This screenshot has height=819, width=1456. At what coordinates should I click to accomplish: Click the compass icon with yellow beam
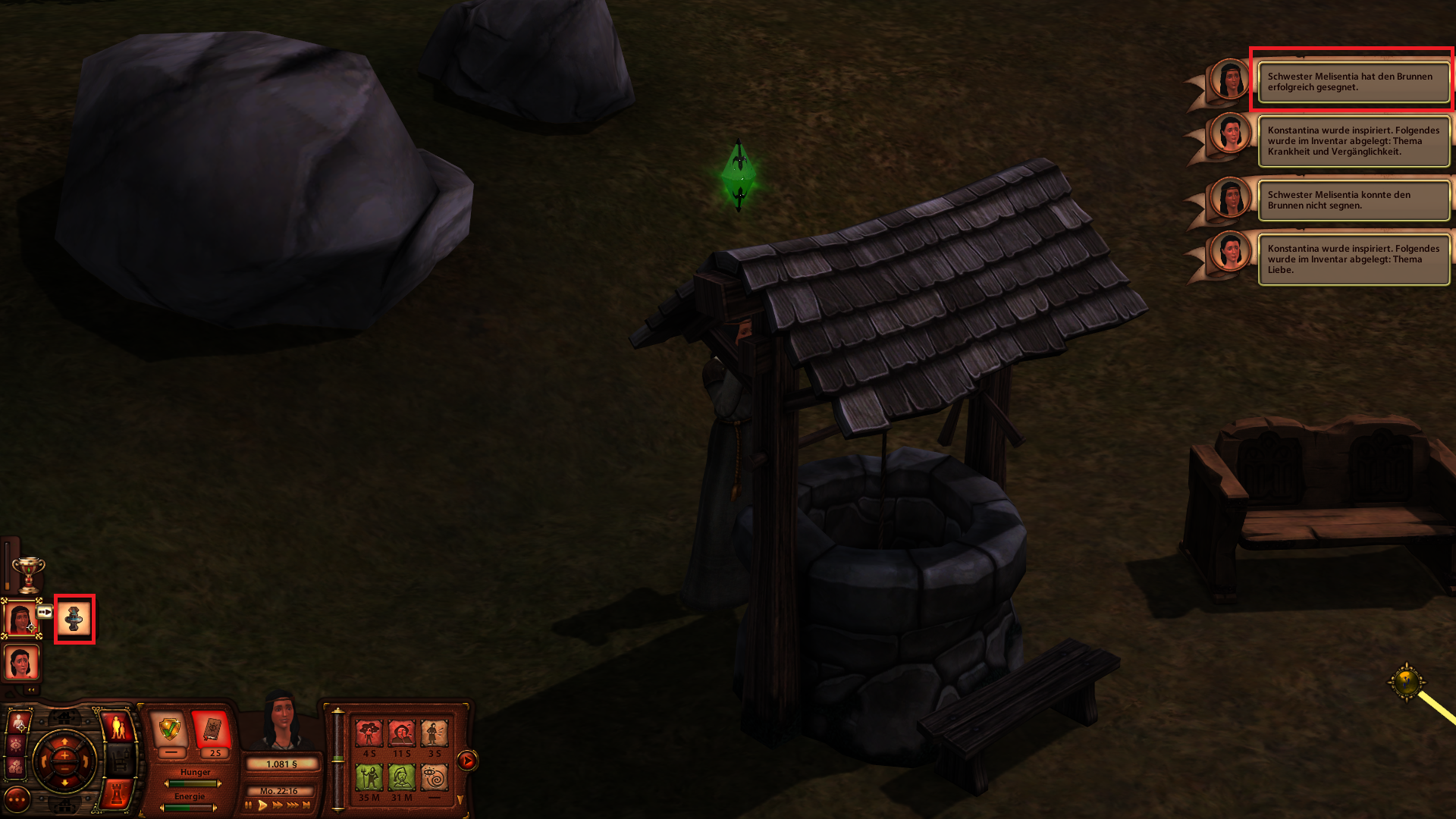tap(1407, 681)
